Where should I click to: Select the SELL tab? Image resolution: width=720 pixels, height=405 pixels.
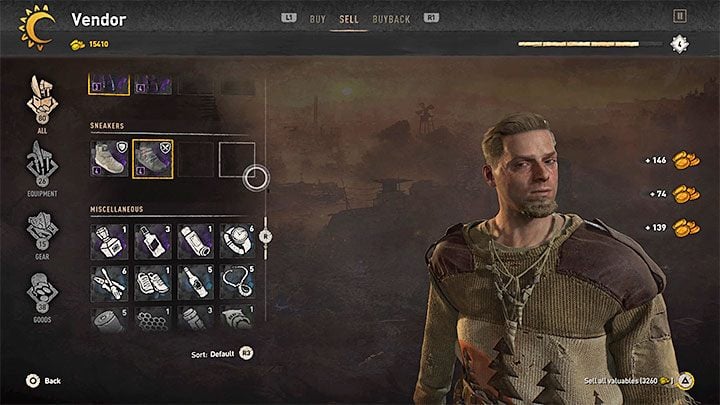[350, 18]
